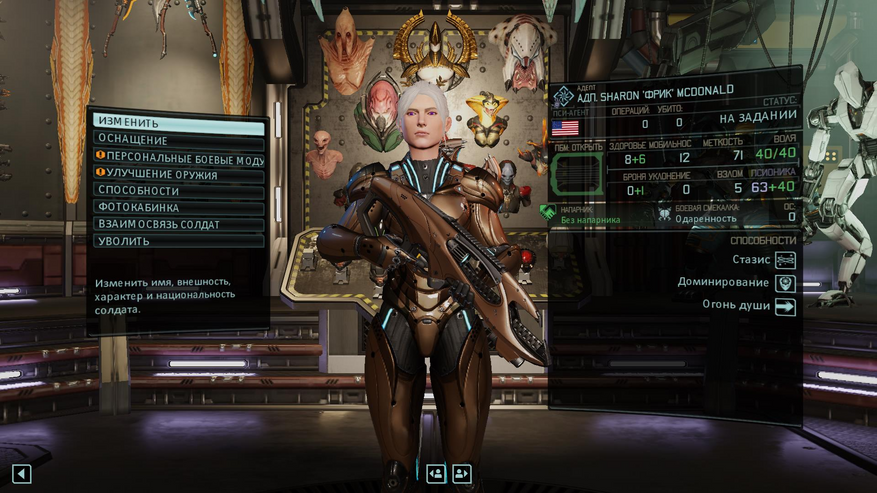Viewport: 877px width, 493px height.
Task: Open the СПОСОБНОСТИ abilities menu
Action: point(179,190)
